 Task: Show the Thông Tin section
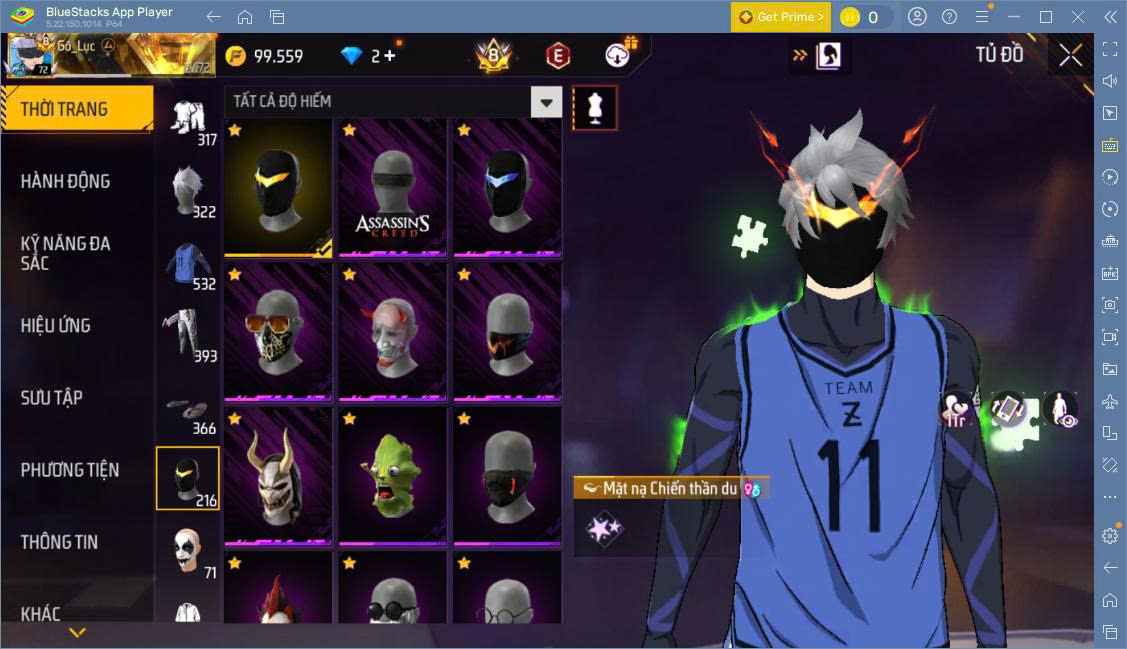pyautogui.click(x=60, y=542)
